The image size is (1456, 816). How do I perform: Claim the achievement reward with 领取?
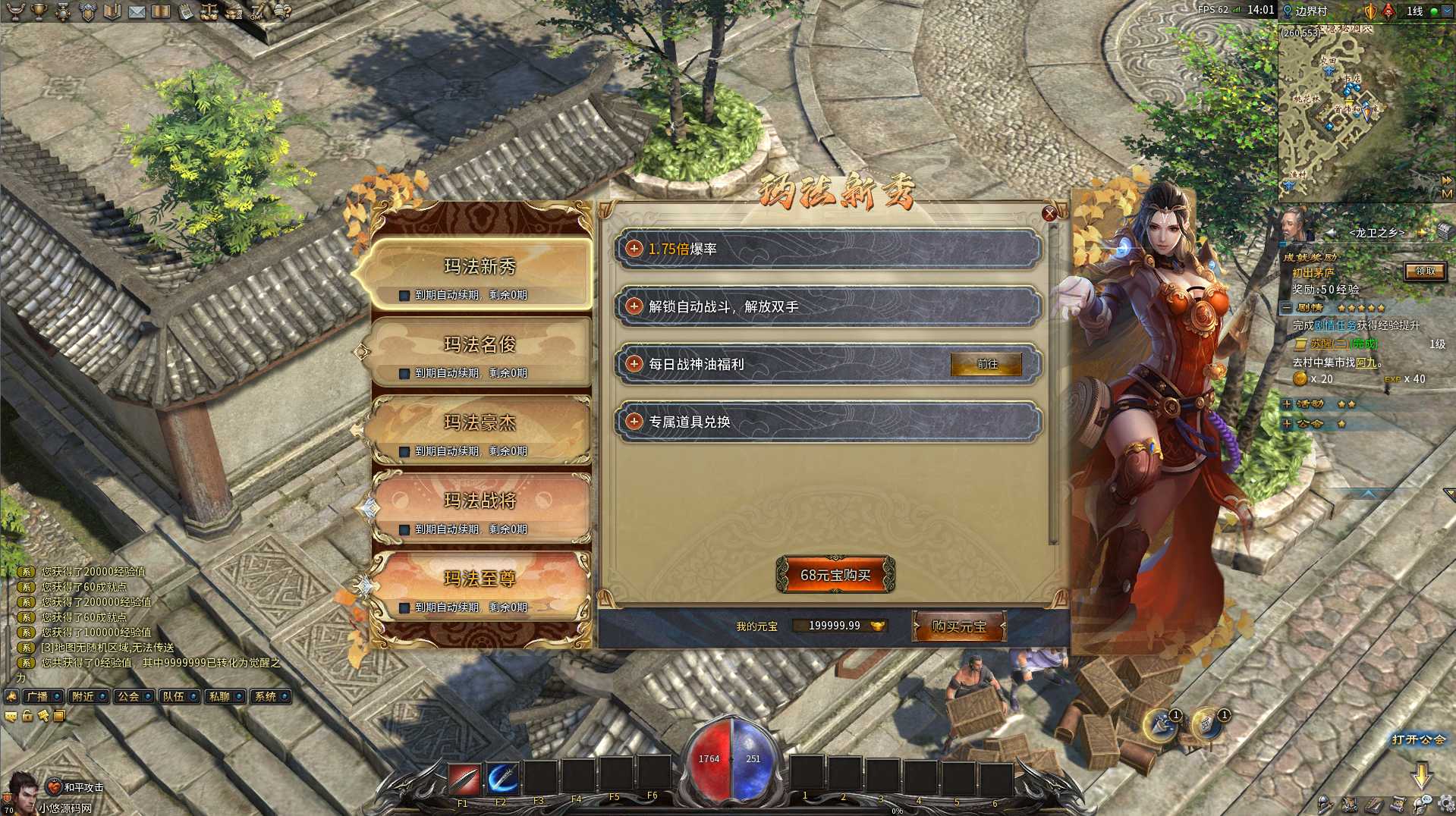1424,271
